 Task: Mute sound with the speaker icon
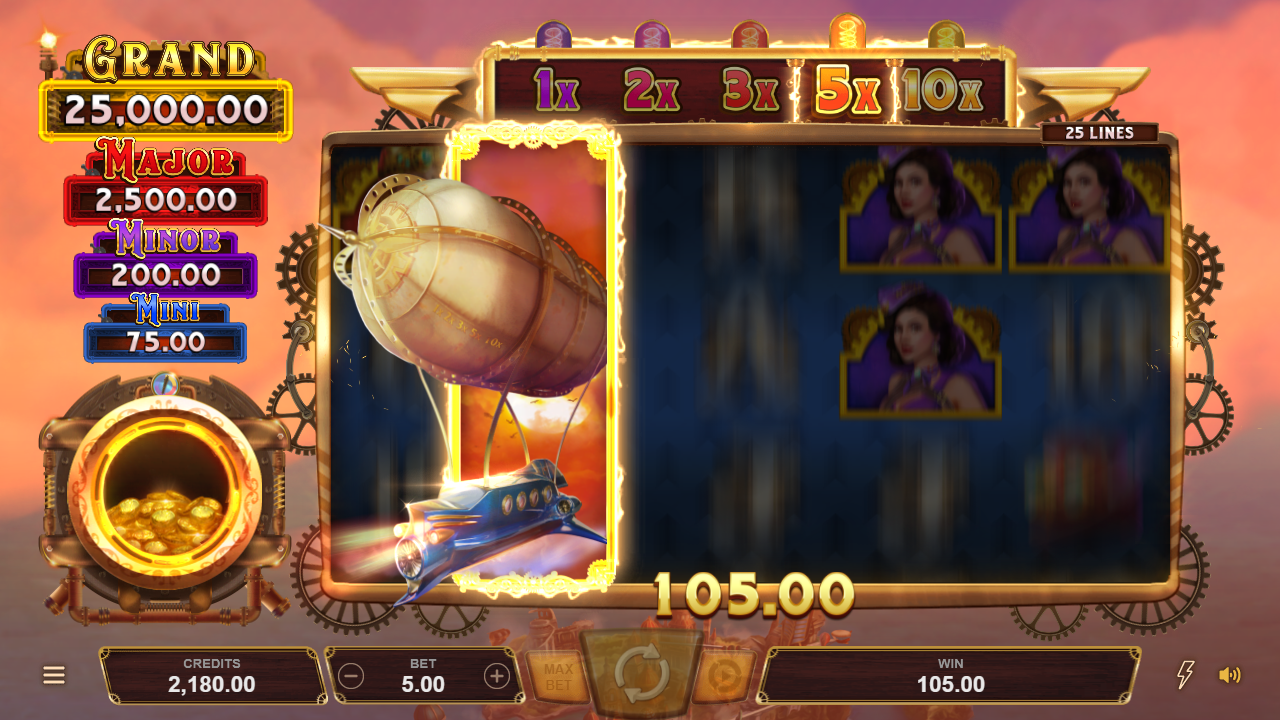(1229, 675)
